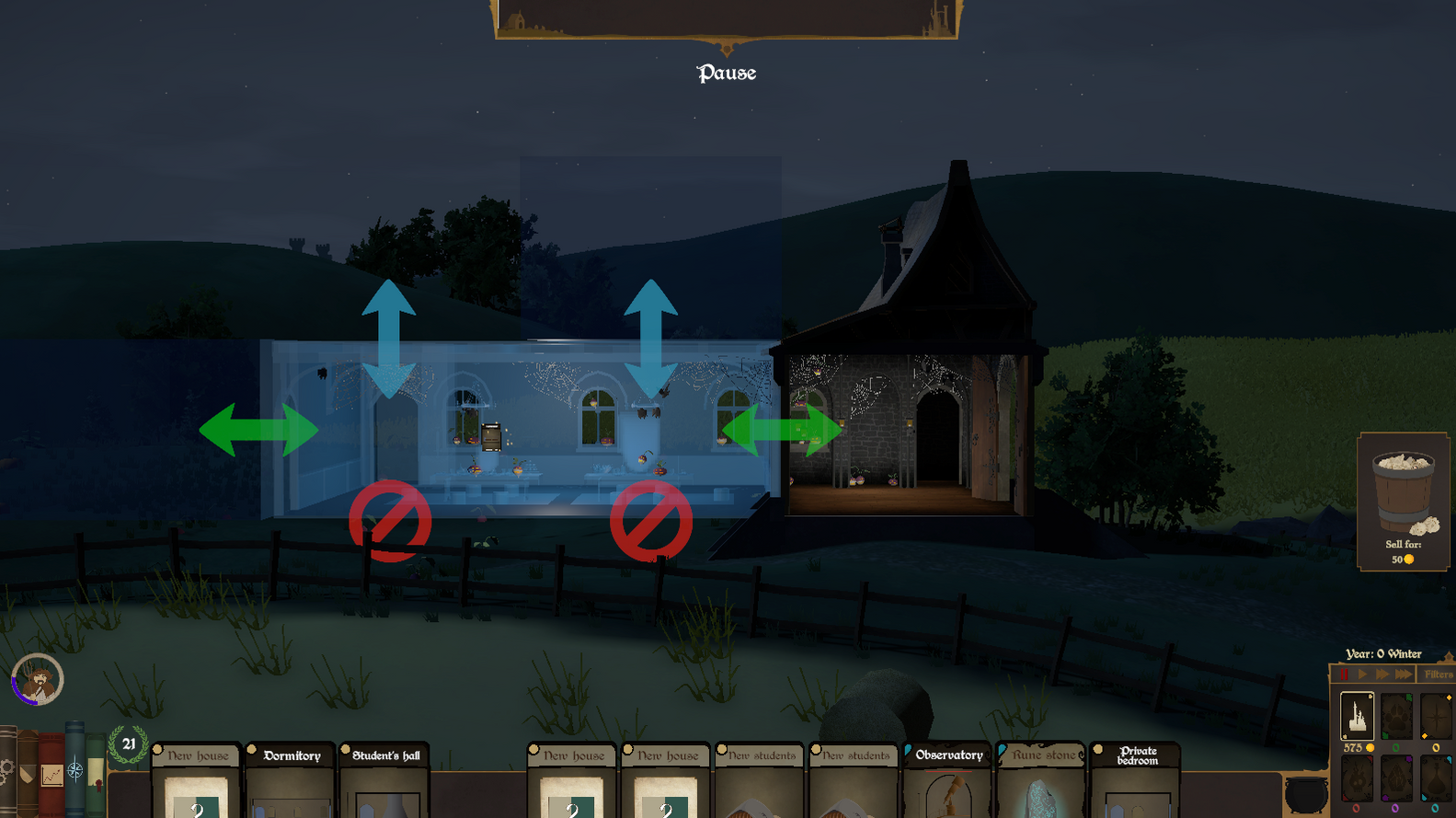Set game to triple fast-forward speed
The width and height of the screenshot is (1456, 818).
click(x=1404, y=674)
